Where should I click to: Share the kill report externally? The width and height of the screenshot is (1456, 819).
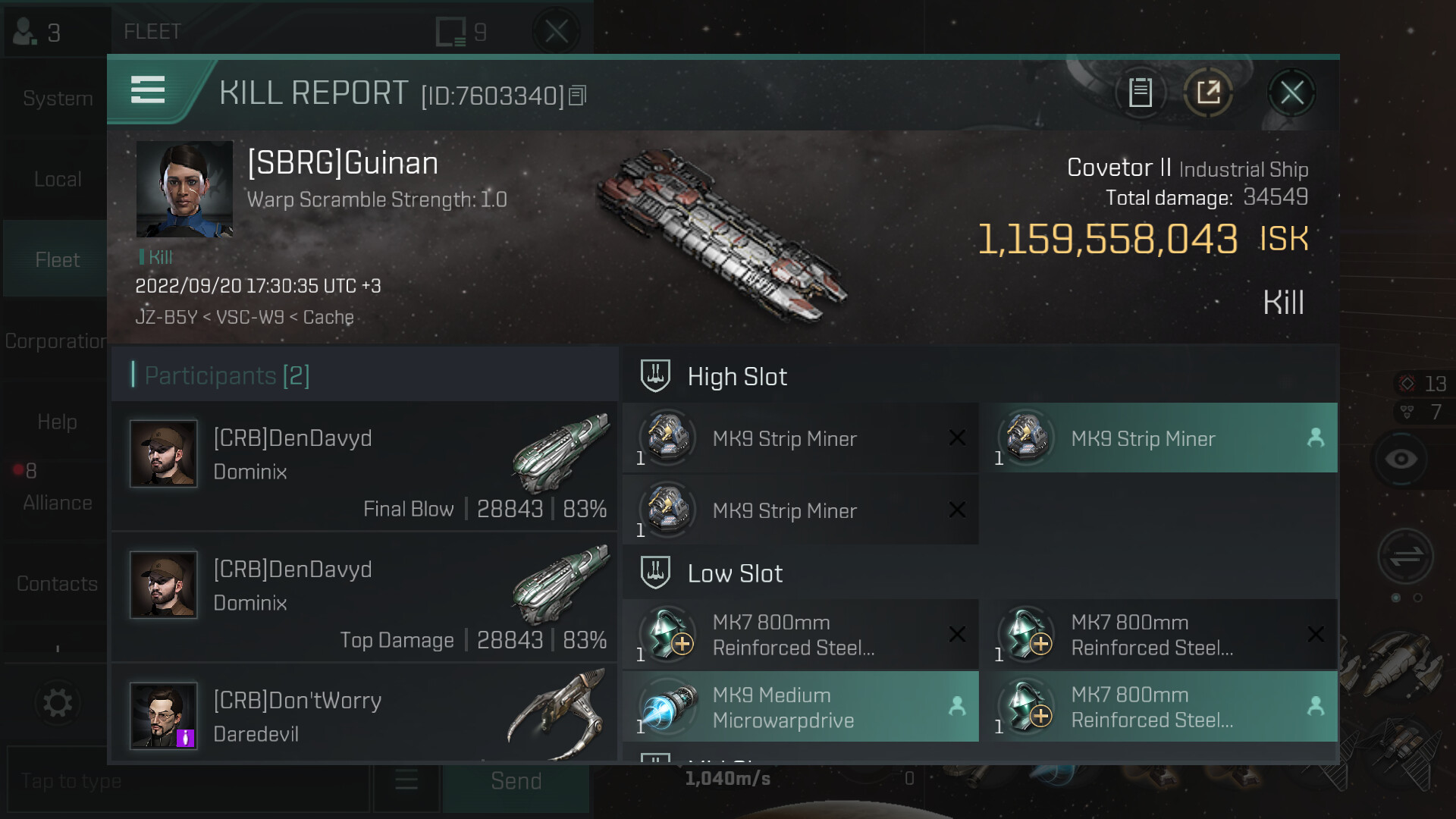(x=1208, y=93)
